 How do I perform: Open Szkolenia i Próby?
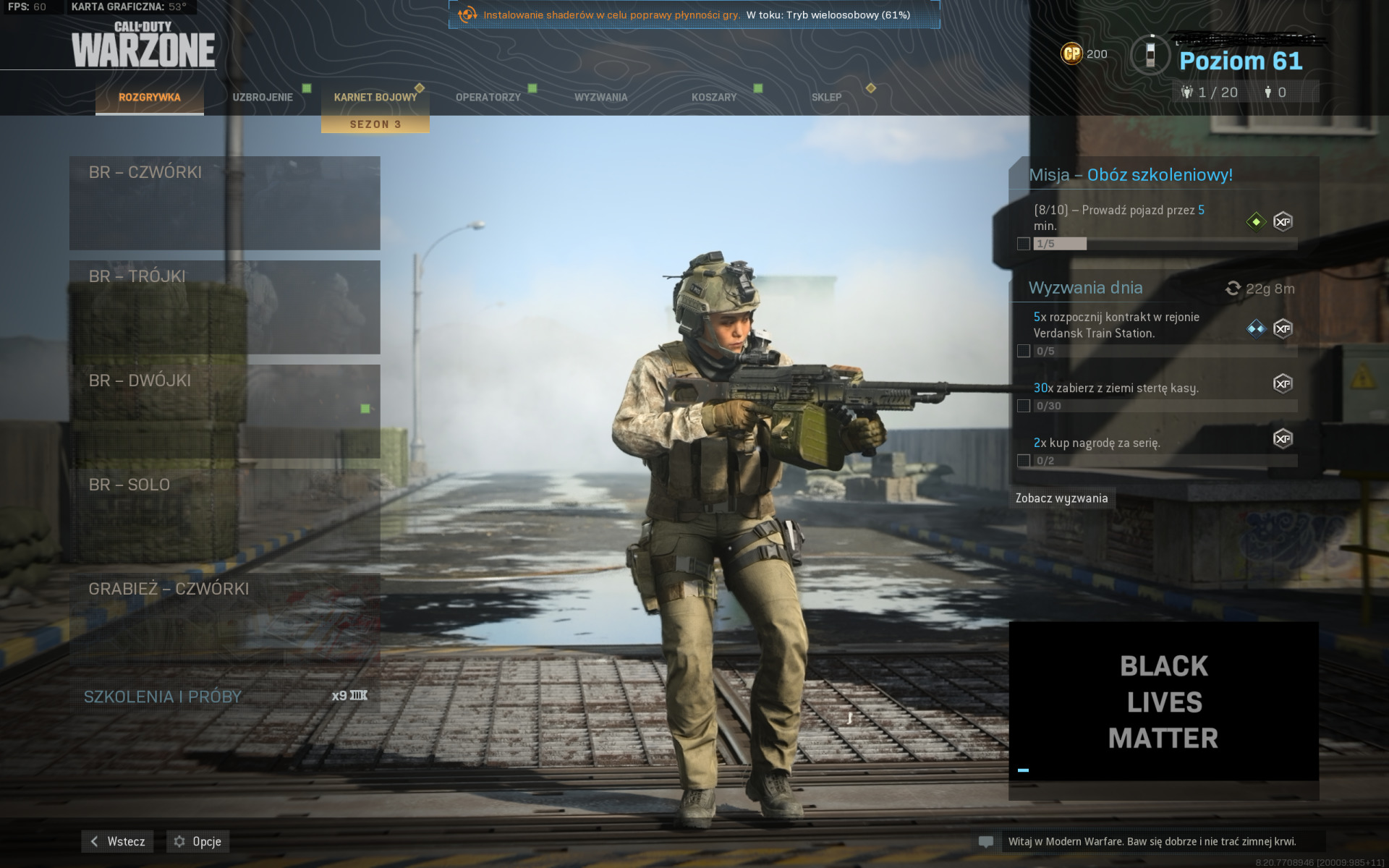(224, 696)
